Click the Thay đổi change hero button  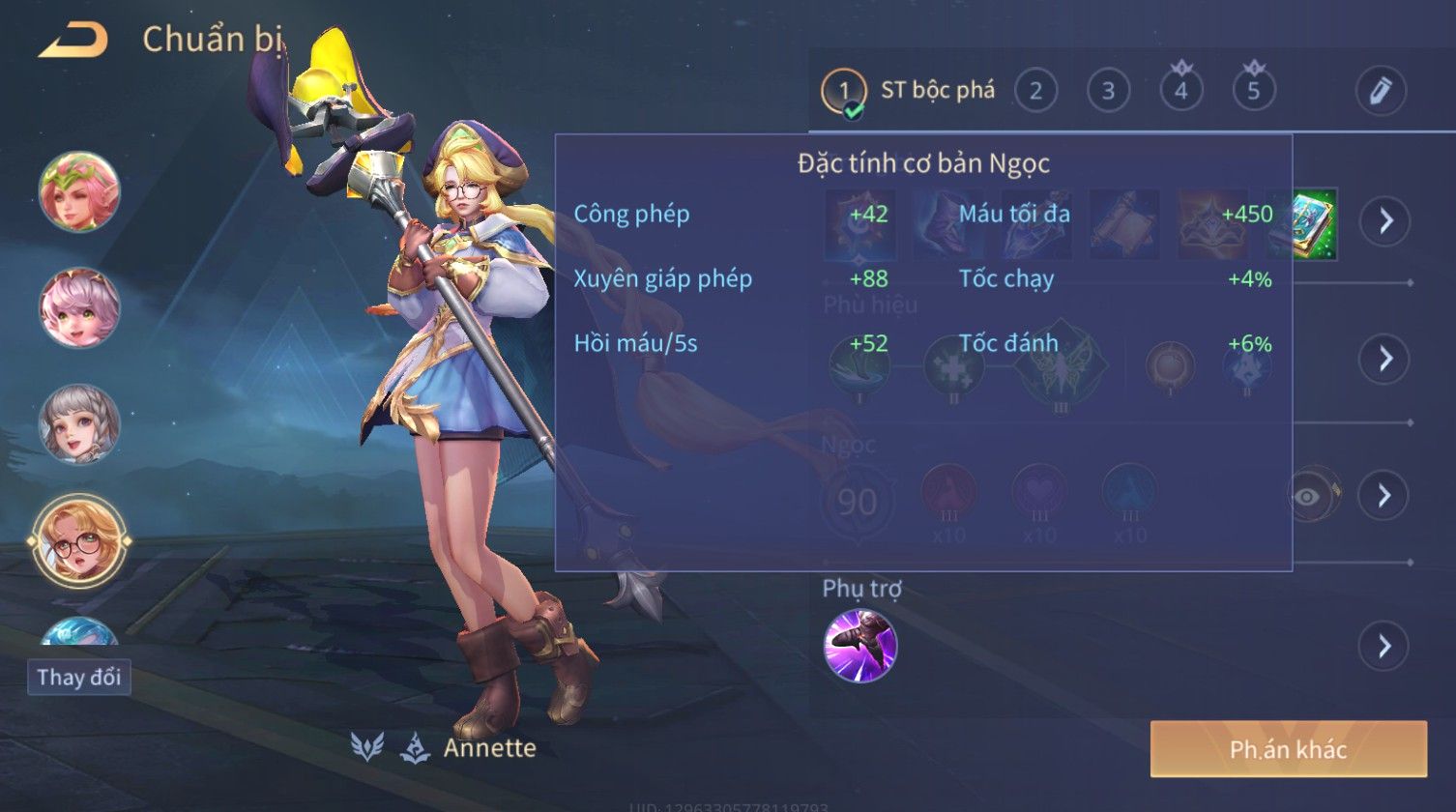coord(78,677)
